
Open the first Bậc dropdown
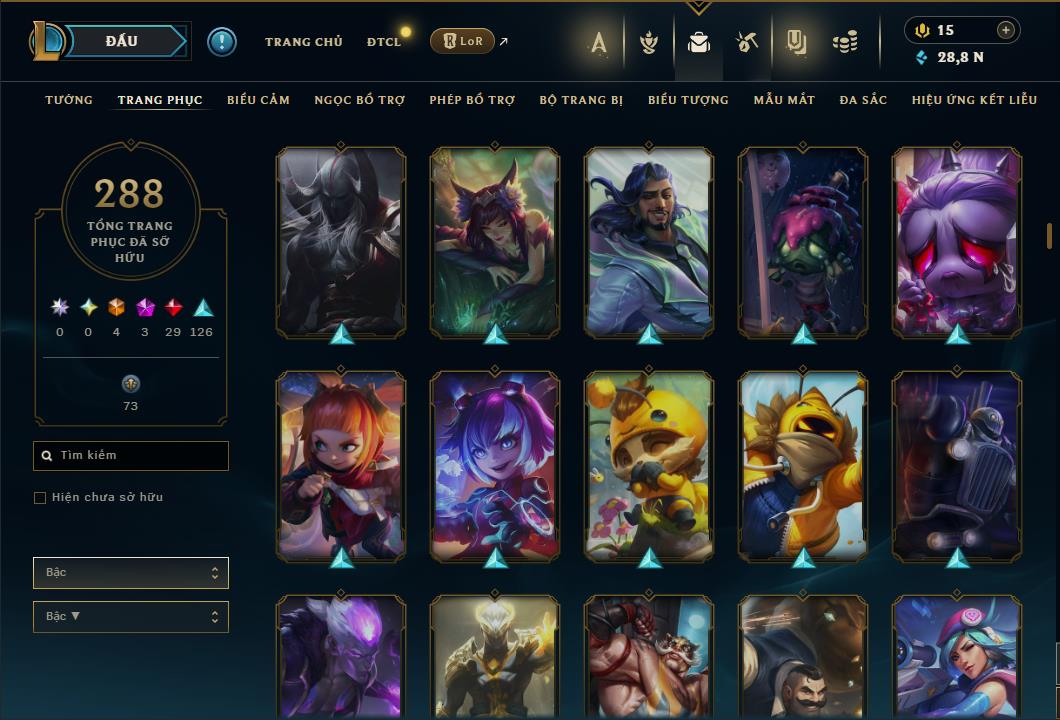coord(131,573)
